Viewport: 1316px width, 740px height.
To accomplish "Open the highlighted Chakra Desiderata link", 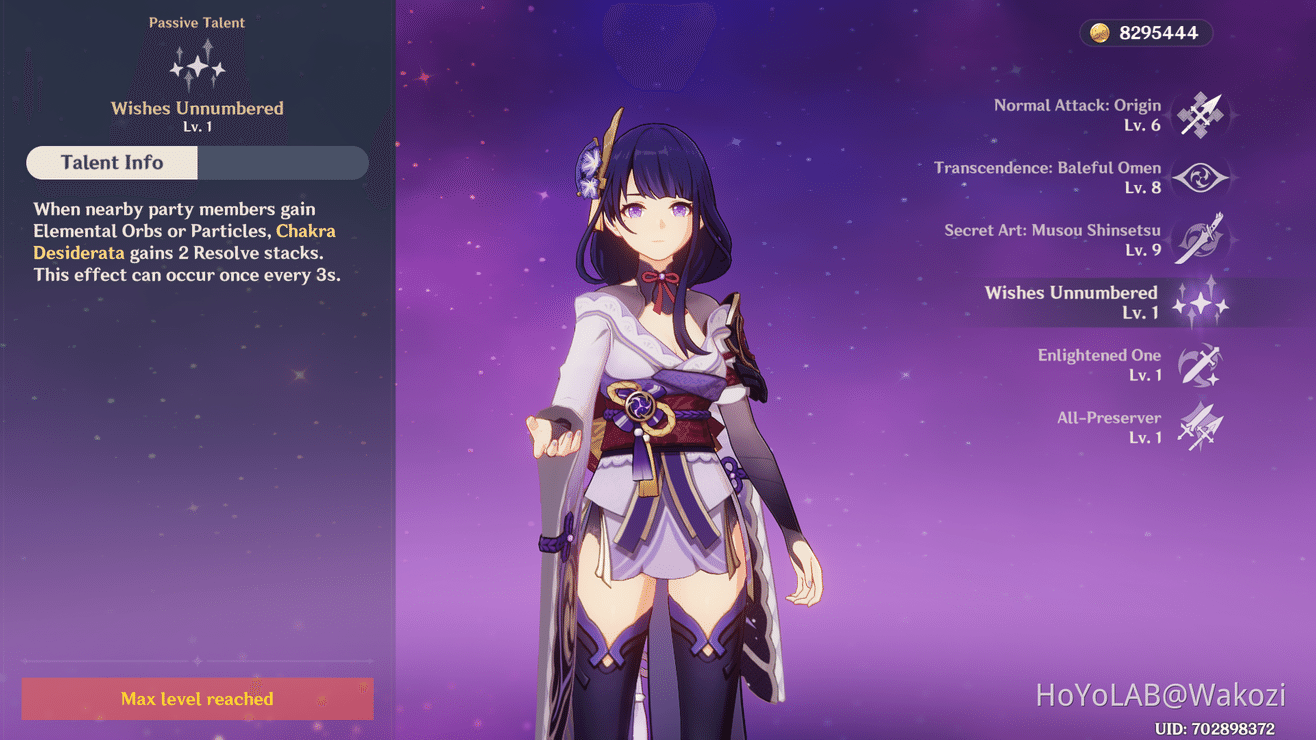I will [x=305, y=232].
